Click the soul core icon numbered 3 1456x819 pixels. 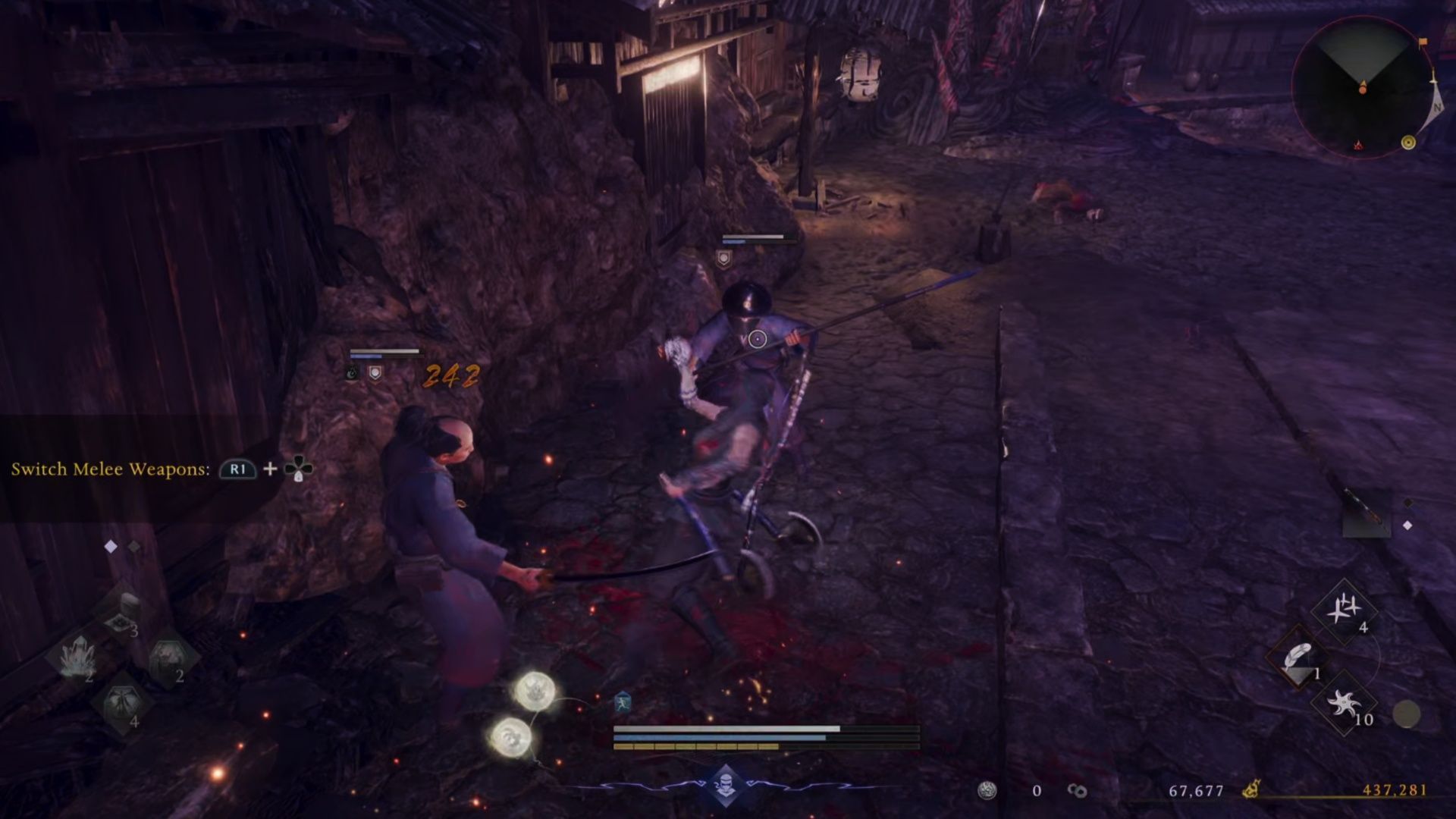pos(121,623)
